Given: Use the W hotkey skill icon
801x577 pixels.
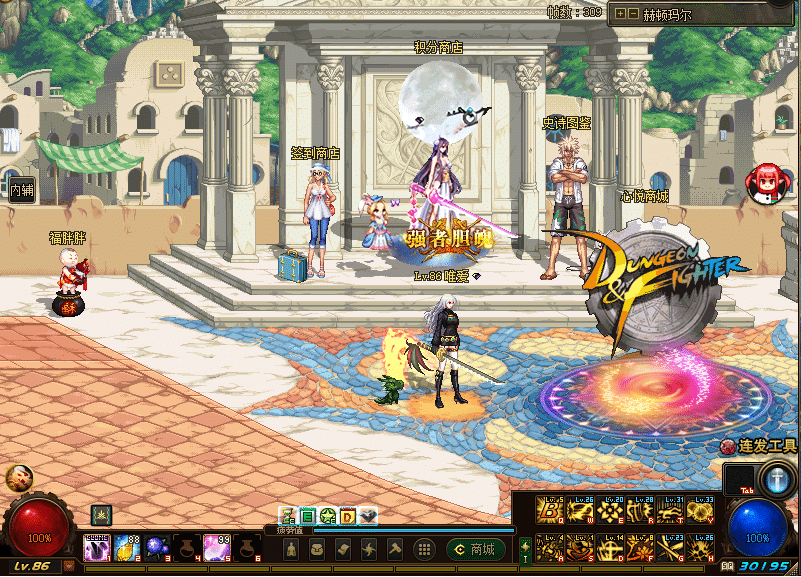Looking at the screenshot, I should click(x=581, y=511).
